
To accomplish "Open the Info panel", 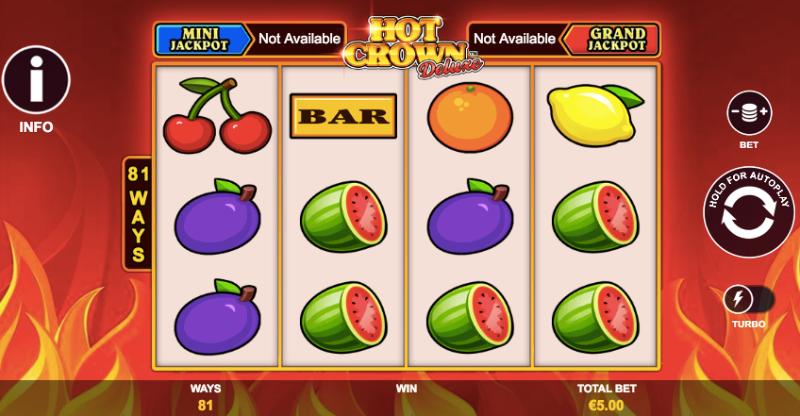I will click(x=36, y=80).
